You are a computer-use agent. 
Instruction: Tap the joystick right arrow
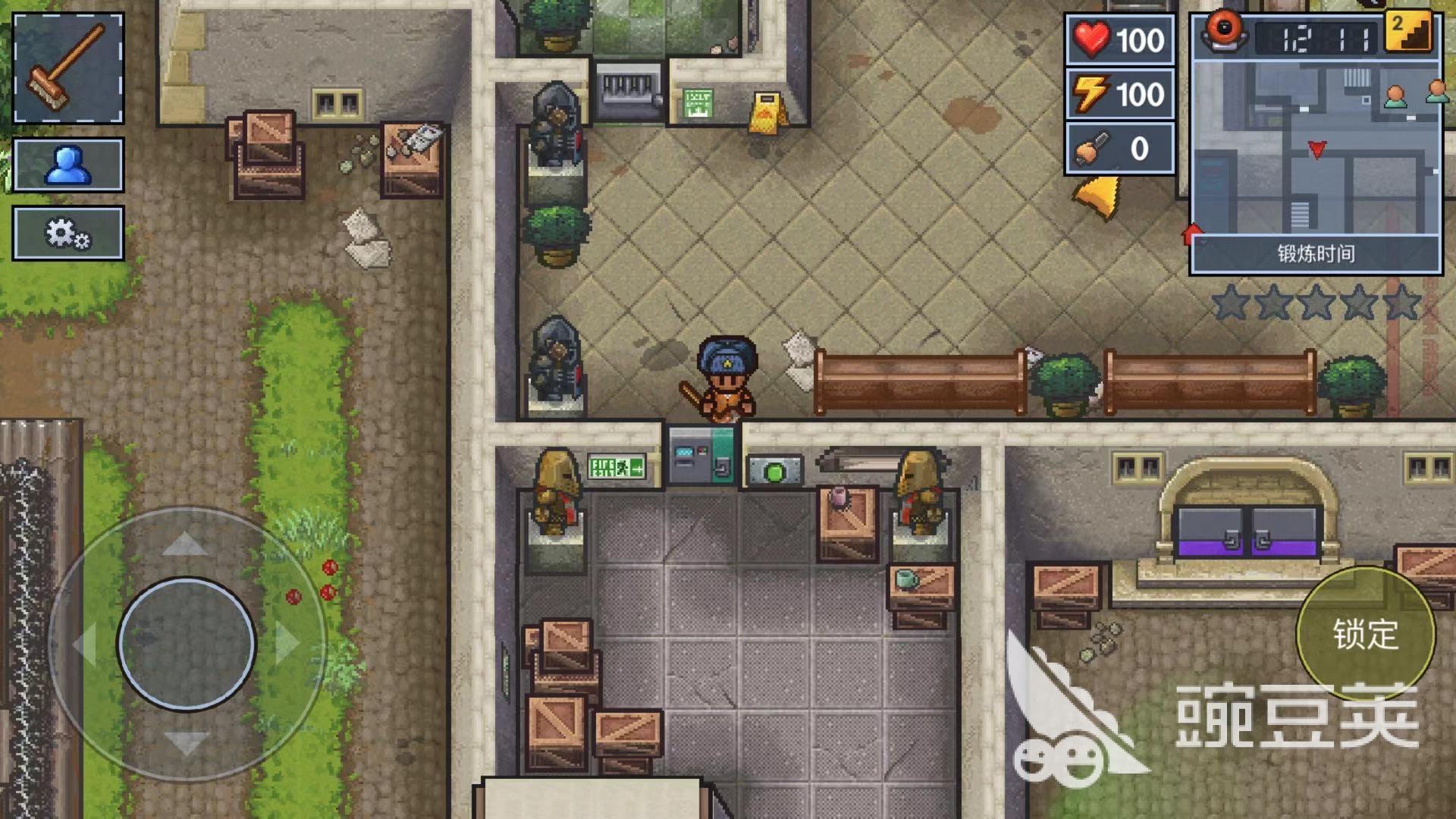[287, 644]
